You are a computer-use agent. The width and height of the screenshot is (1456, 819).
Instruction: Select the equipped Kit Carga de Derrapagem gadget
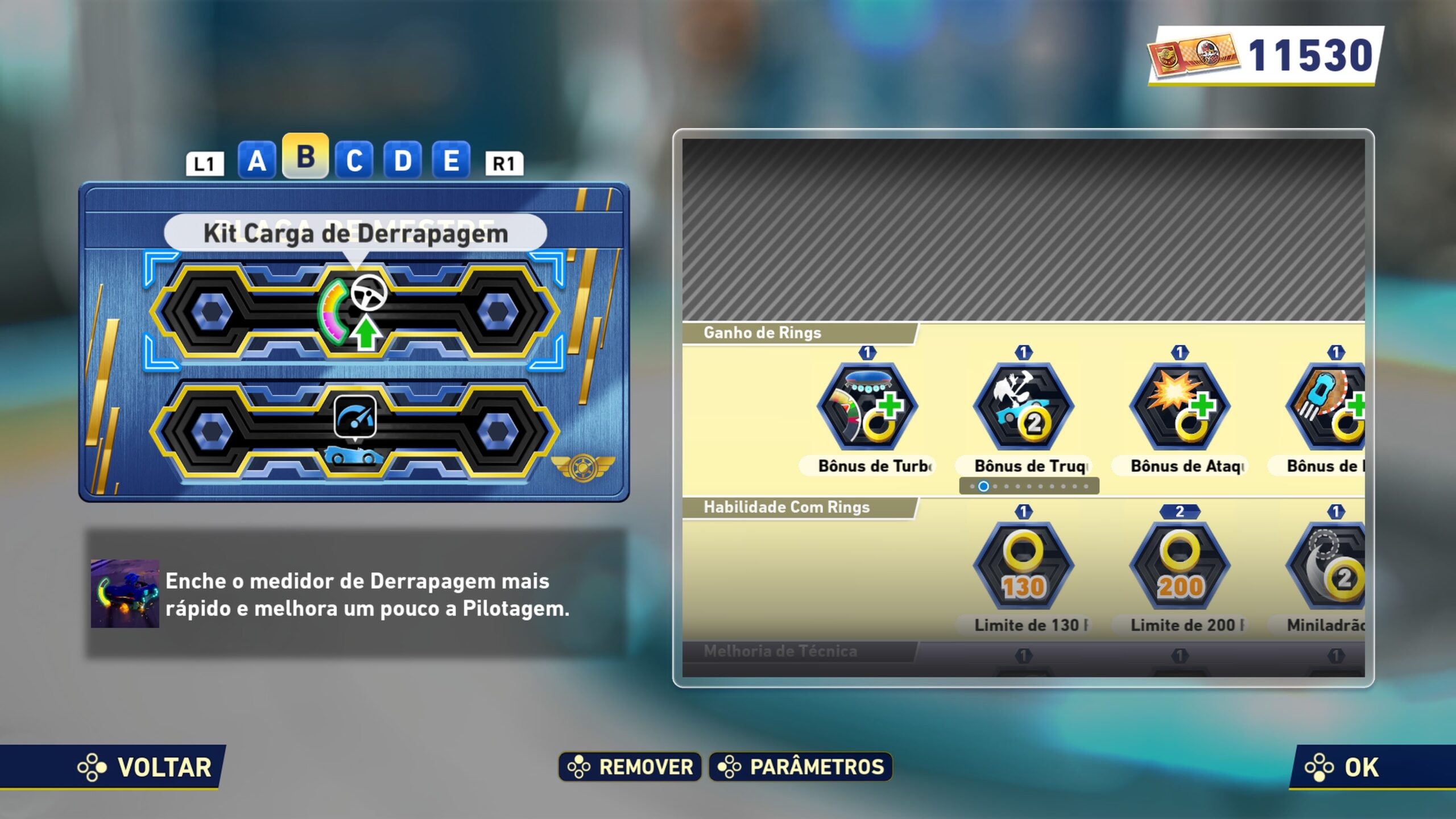354,312
